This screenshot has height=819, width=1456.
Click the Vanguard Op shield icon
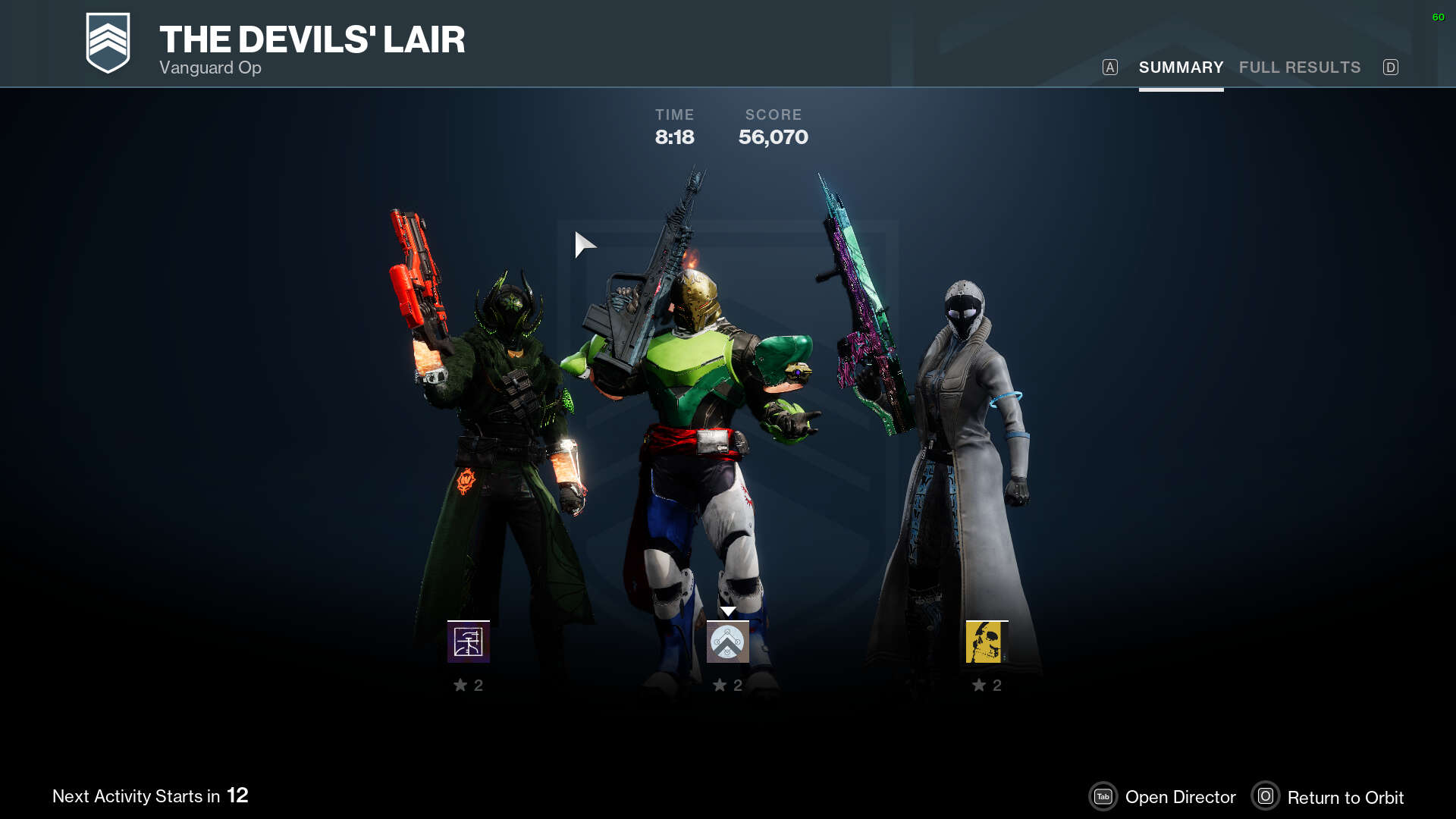coord(107,43)
